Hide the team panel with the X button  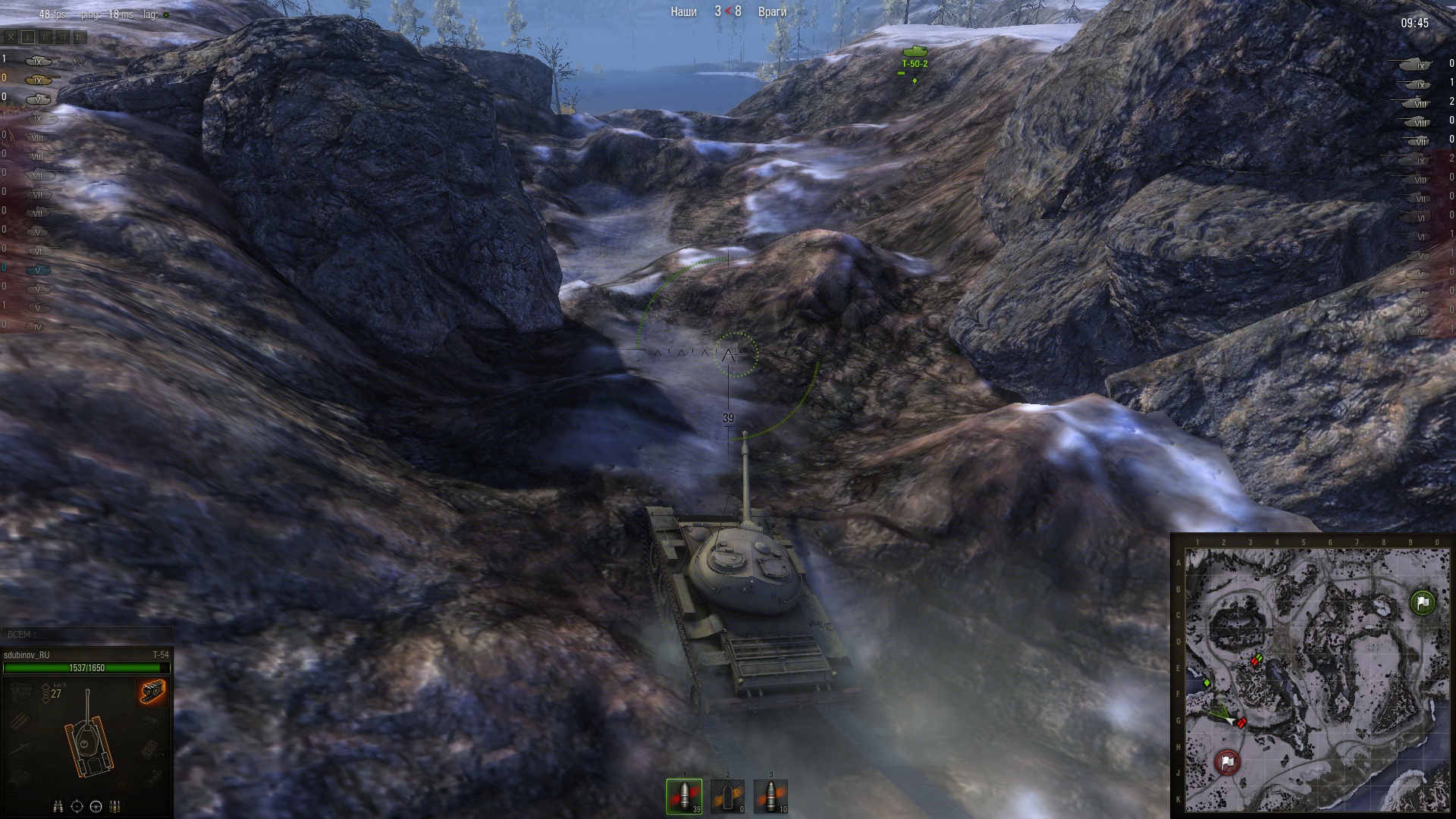[11, 36]
